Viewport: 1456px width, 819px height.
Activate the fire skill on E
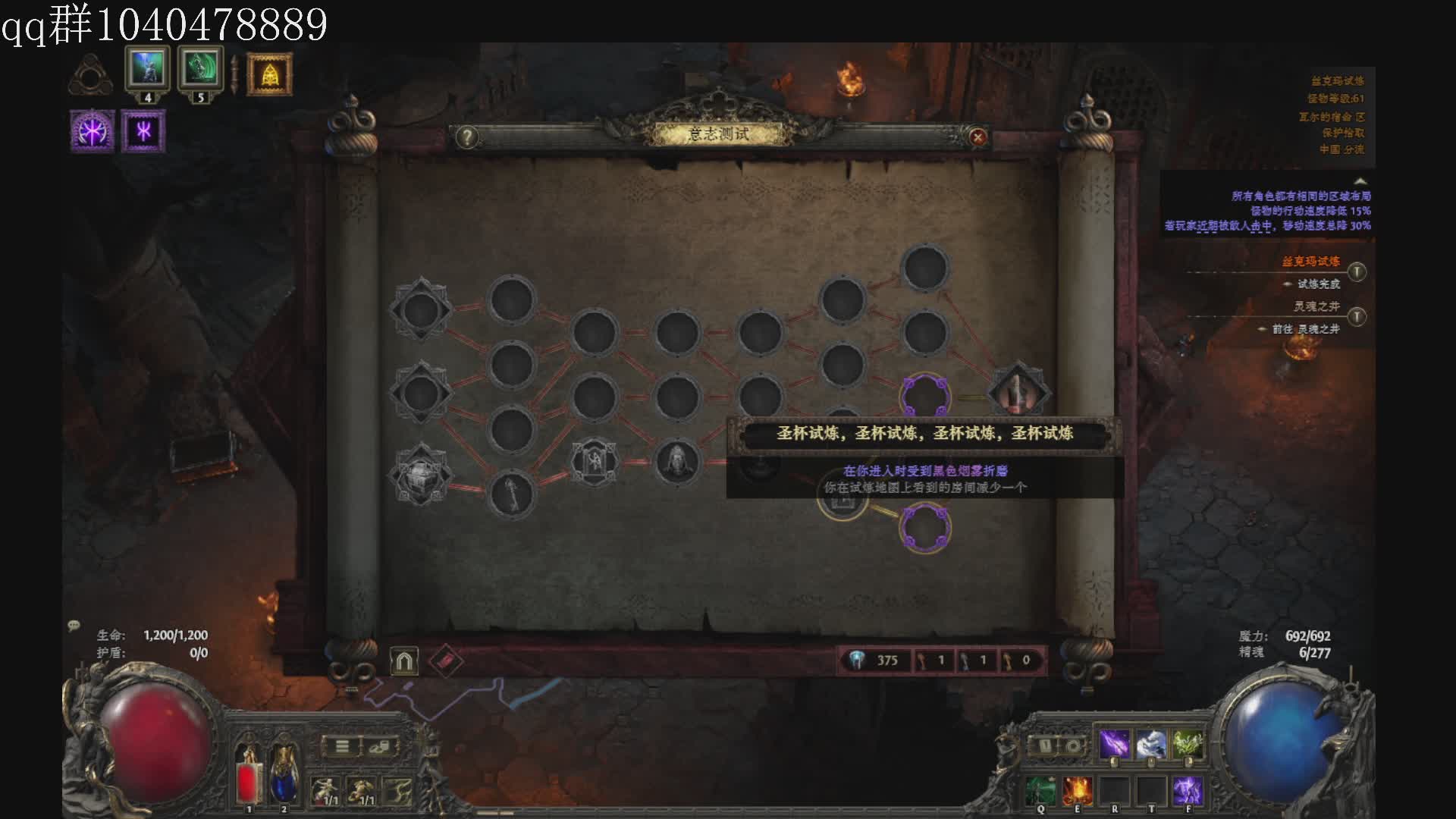click(1077, 791)
